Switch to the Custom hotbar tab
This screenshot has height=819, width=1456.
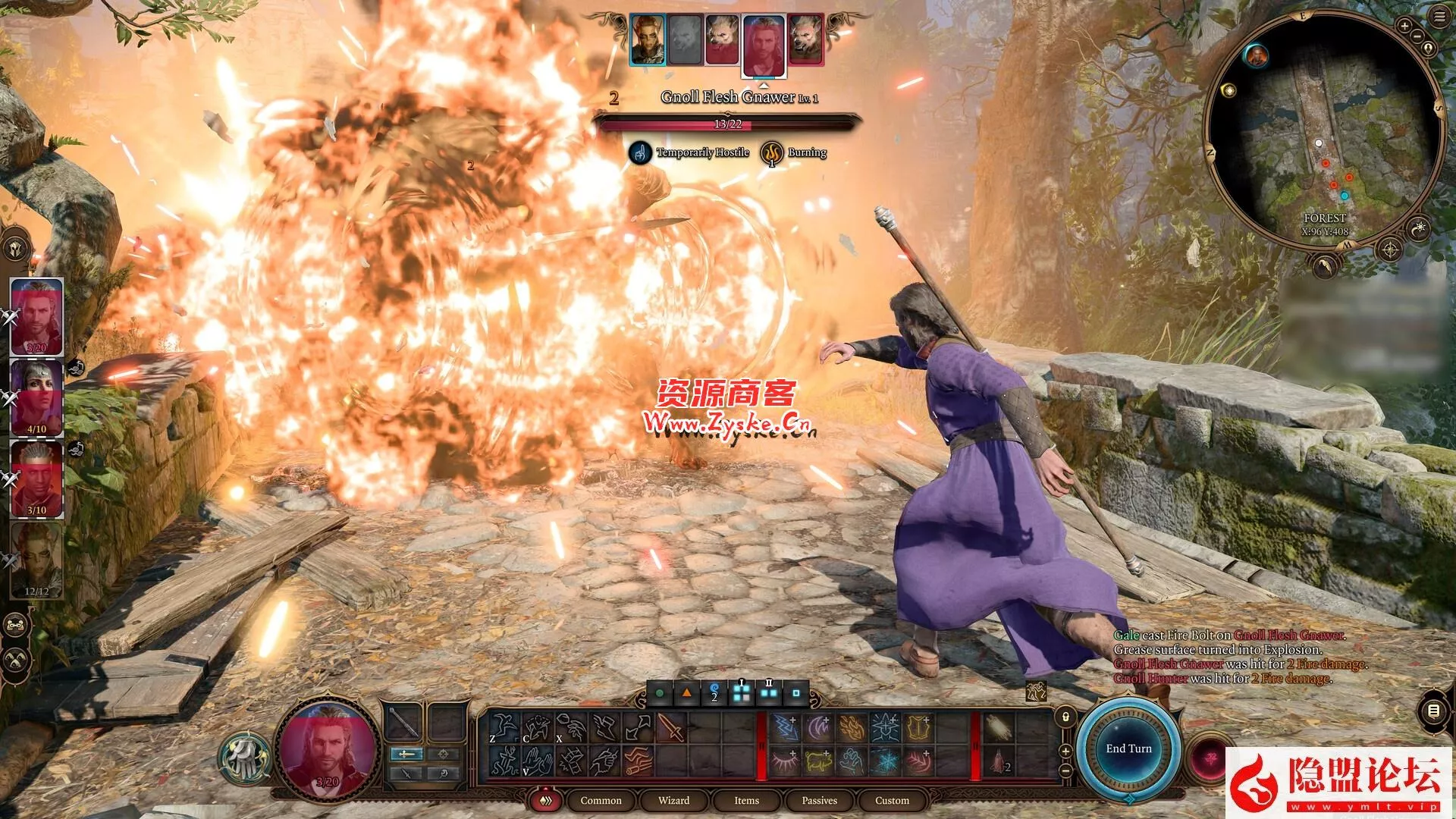click(892, 800)
